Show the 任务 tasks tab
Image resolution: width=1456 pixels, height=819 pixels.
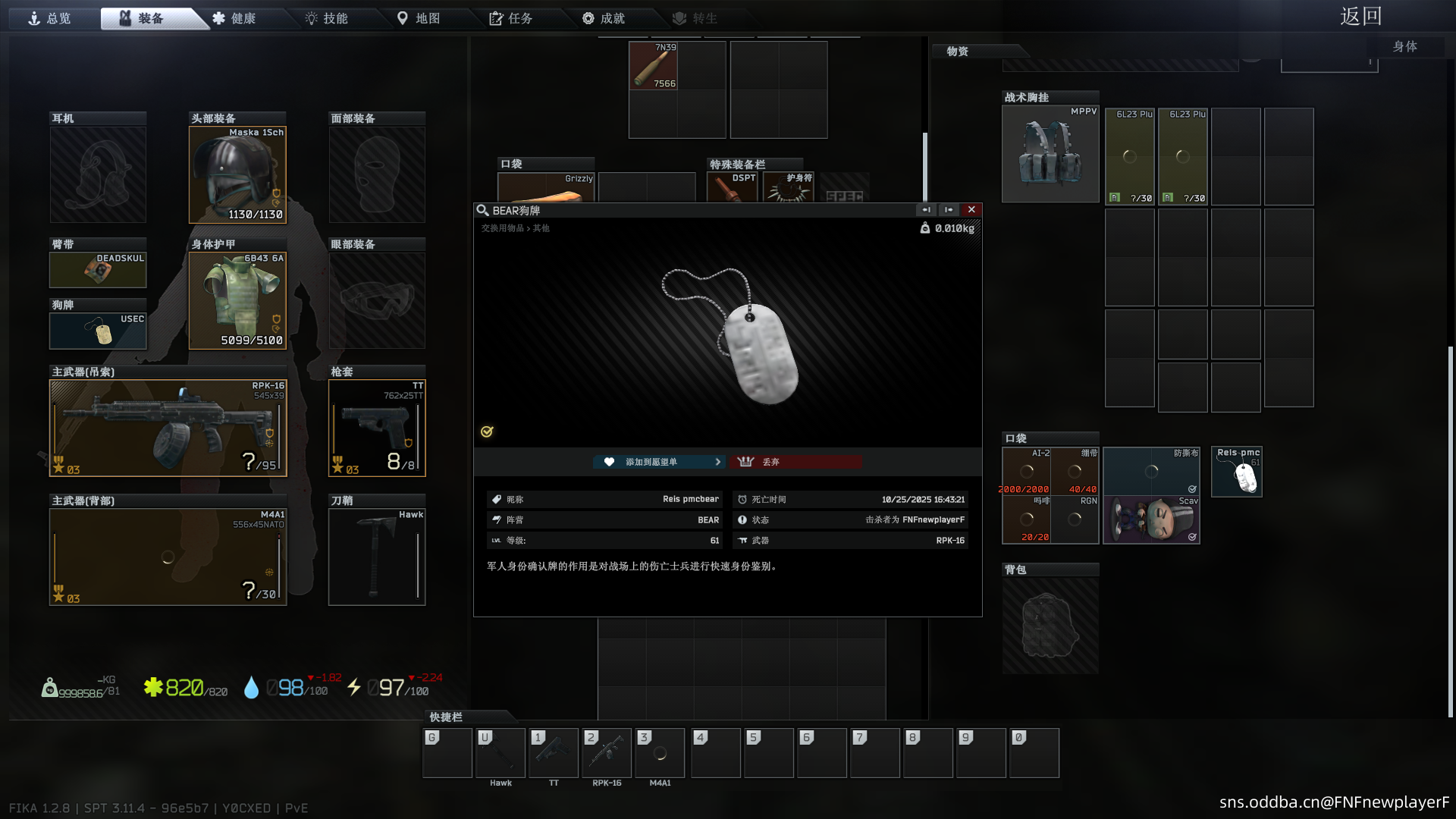[512, 18]
